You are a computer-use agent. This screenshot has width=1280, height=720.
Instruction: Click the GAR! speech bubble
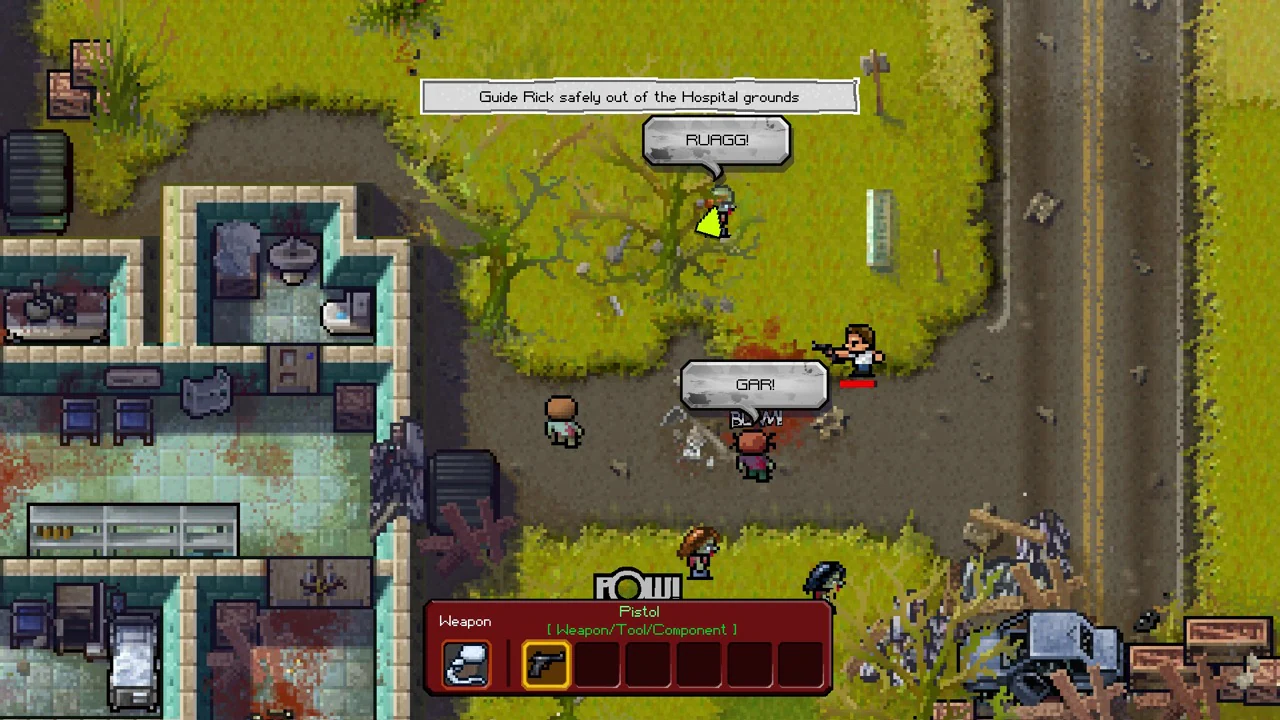click(754, 385)
